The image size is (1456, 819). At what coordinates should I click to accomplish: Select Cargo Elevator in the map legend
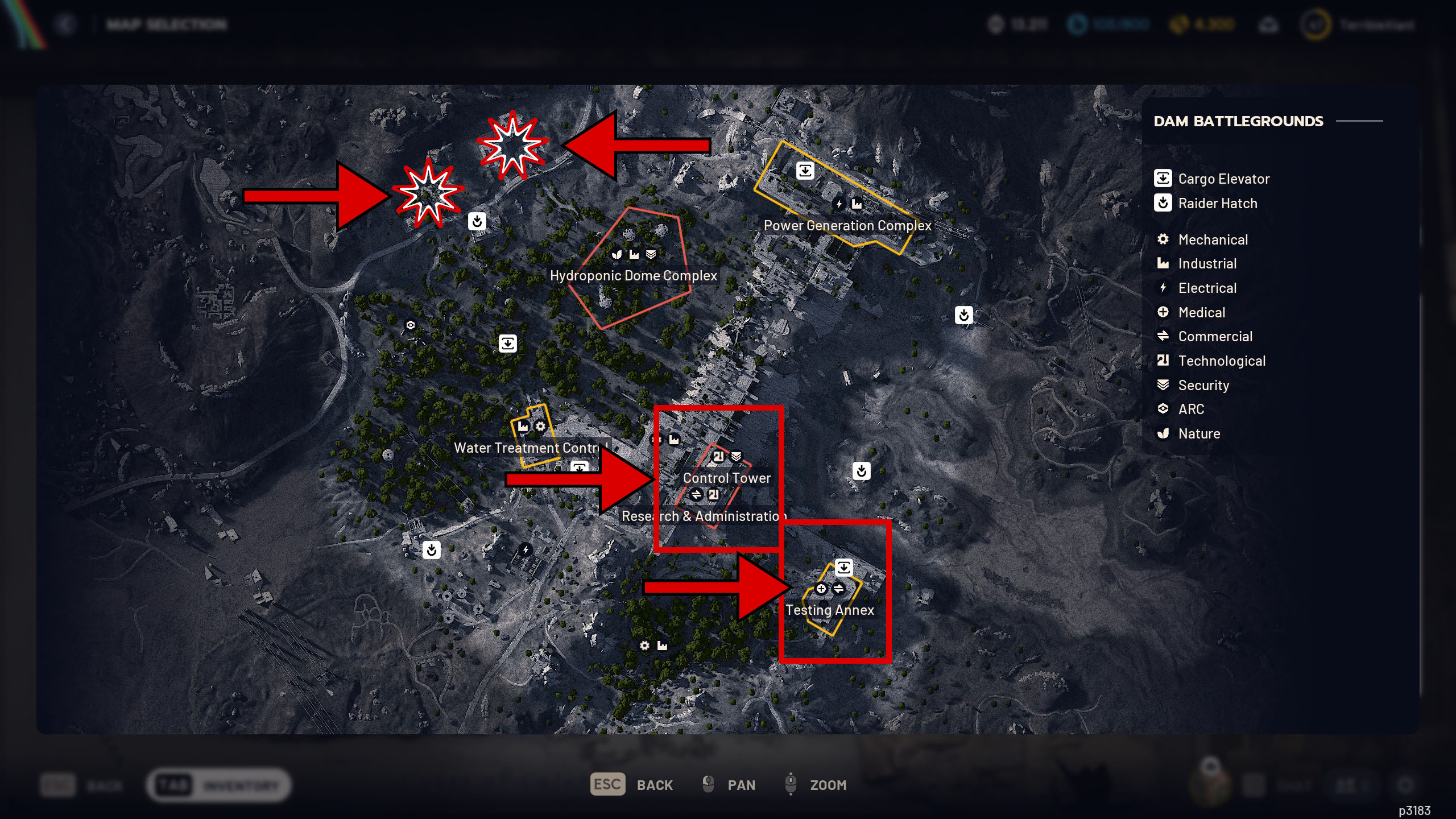pyautogui.click(x=1223, y=179)
